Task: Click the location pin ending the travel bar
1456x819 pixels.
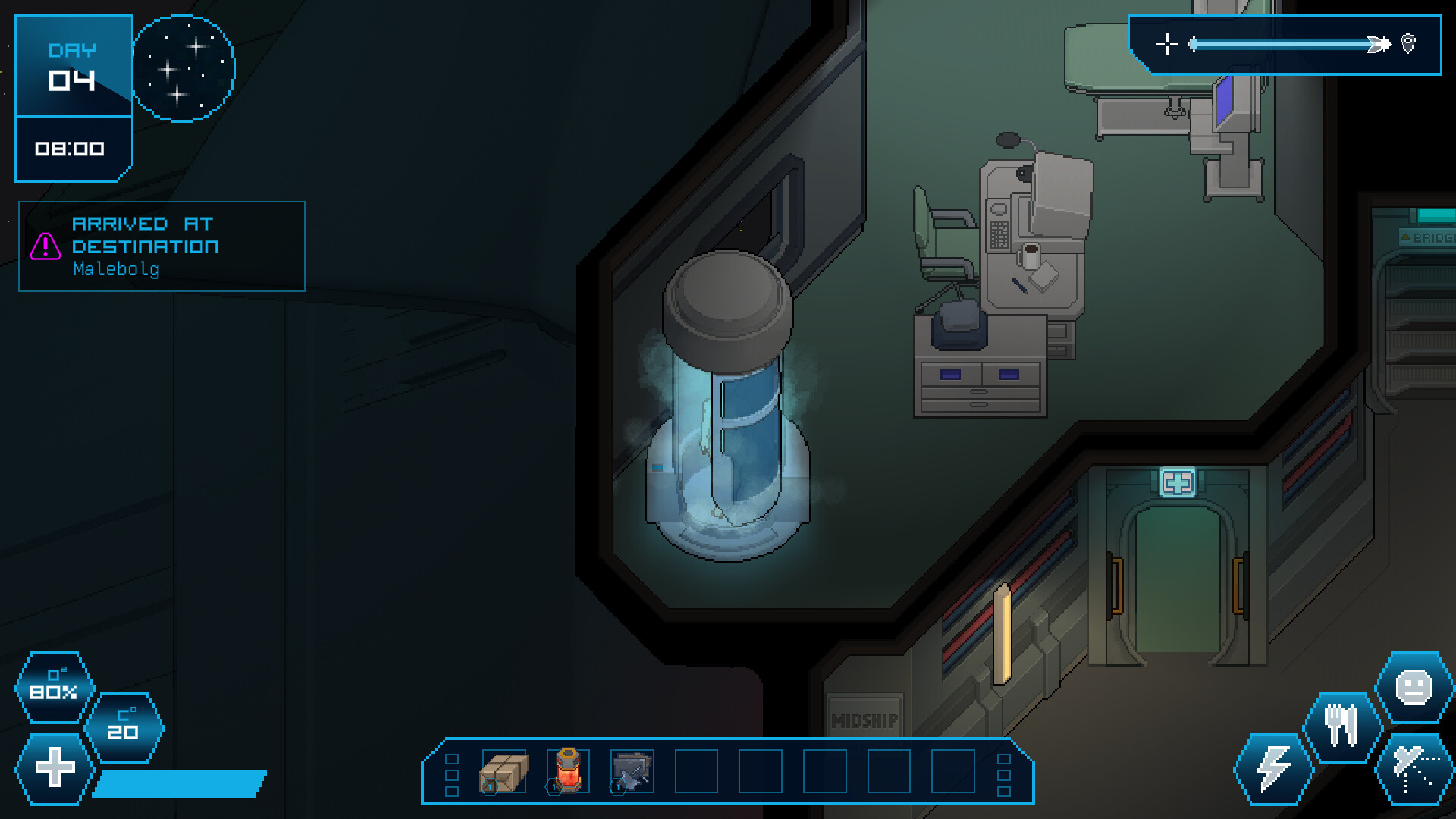Action: 1407,45
